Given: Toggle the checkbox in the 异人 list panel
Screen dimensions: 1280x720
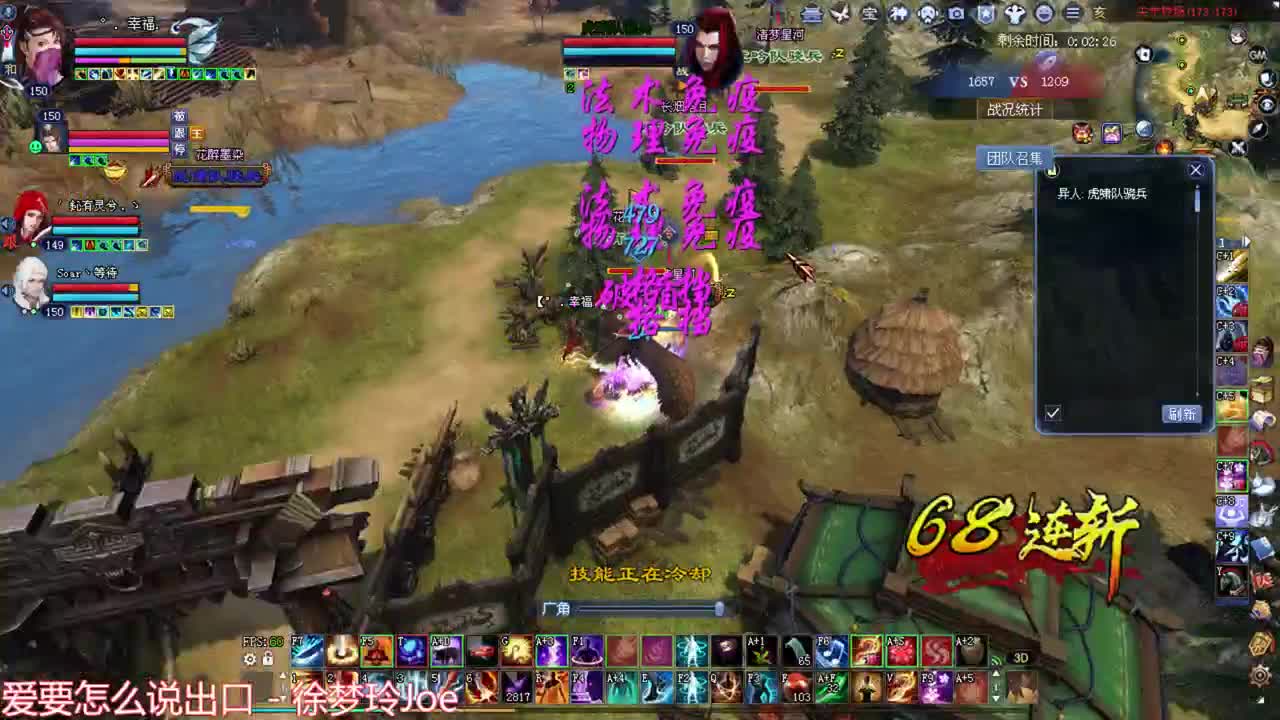Looking at the screenshot, I should (1052, 411).
